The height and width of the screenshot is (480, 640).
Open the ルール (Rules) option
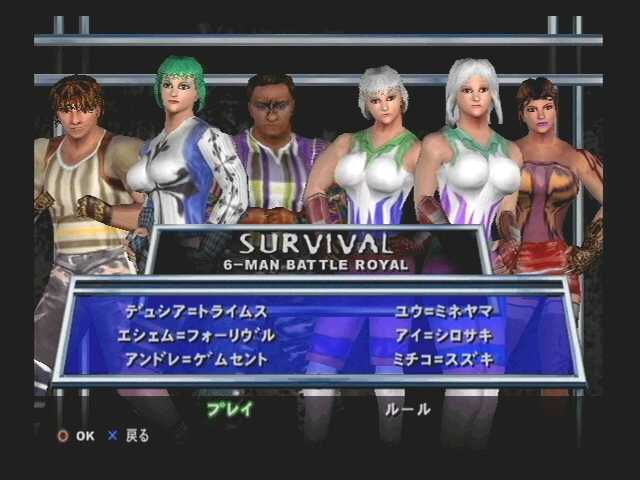(408, 408)
